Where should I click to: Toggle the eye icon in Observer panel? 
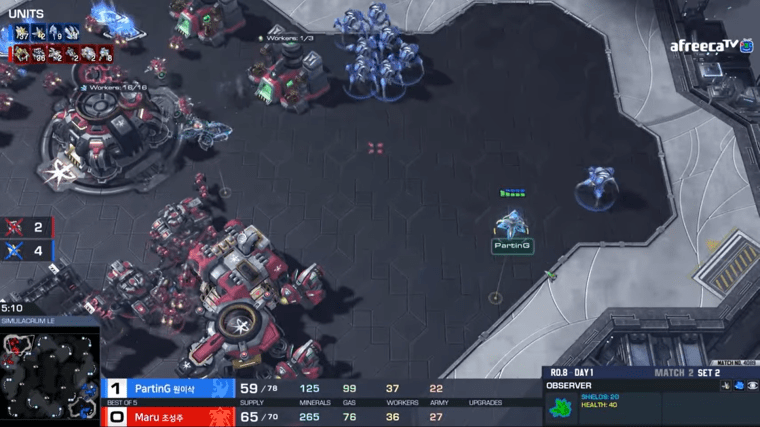click(752, 385)
